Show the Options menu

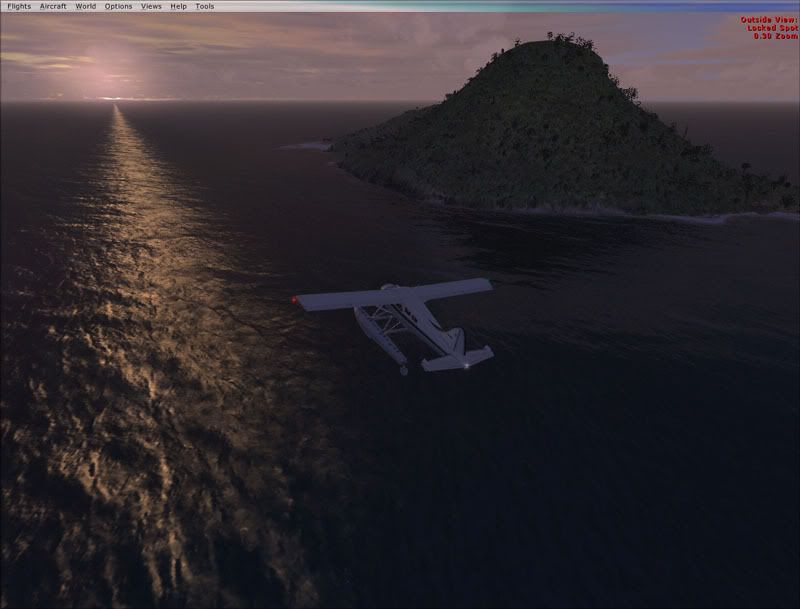click(x=118, y=6)
